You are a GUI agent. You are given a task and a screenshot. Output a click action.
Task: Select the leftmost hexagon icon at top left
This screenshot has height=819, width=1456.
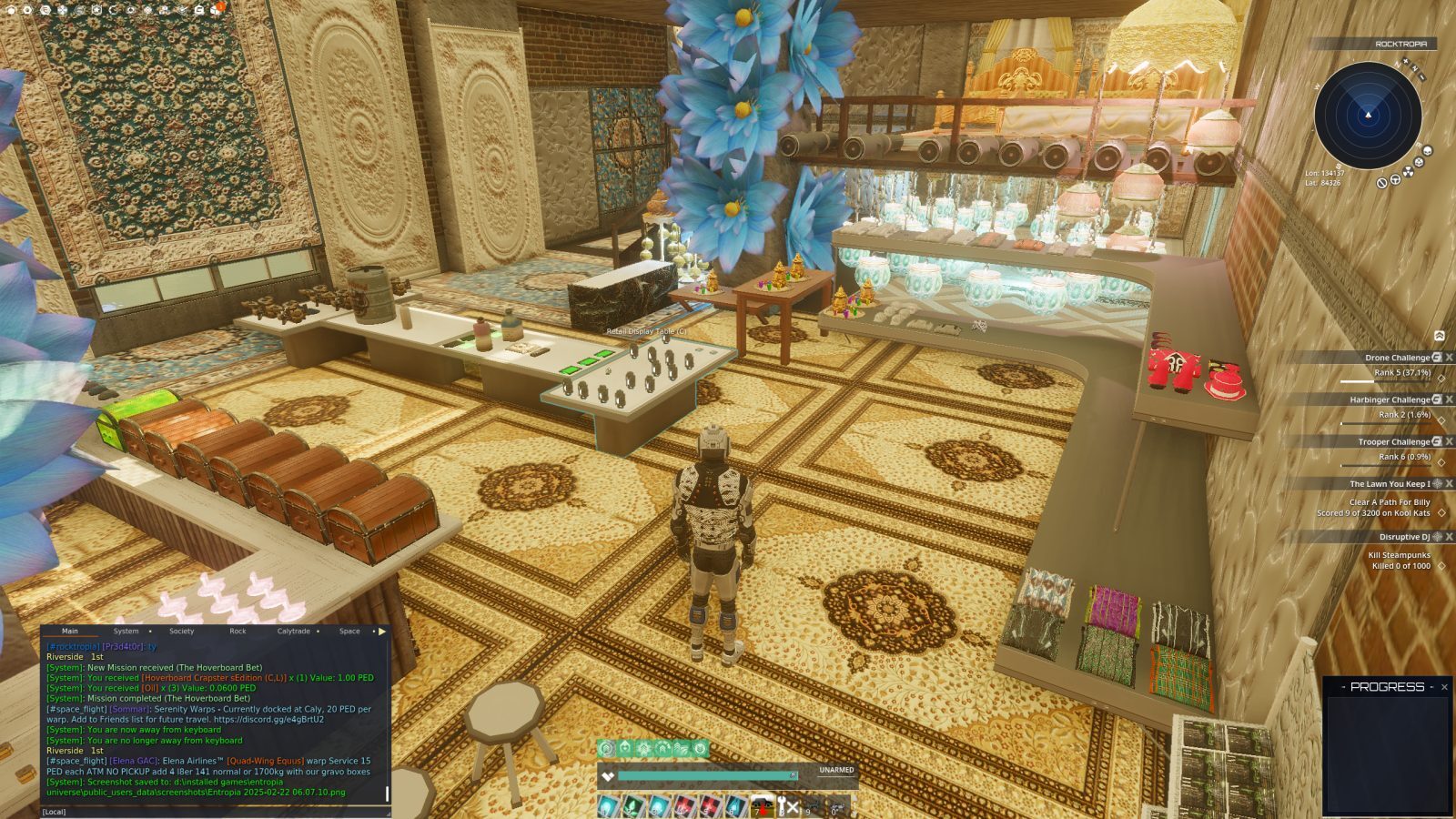pyautogui.click(x=10, y=11)
